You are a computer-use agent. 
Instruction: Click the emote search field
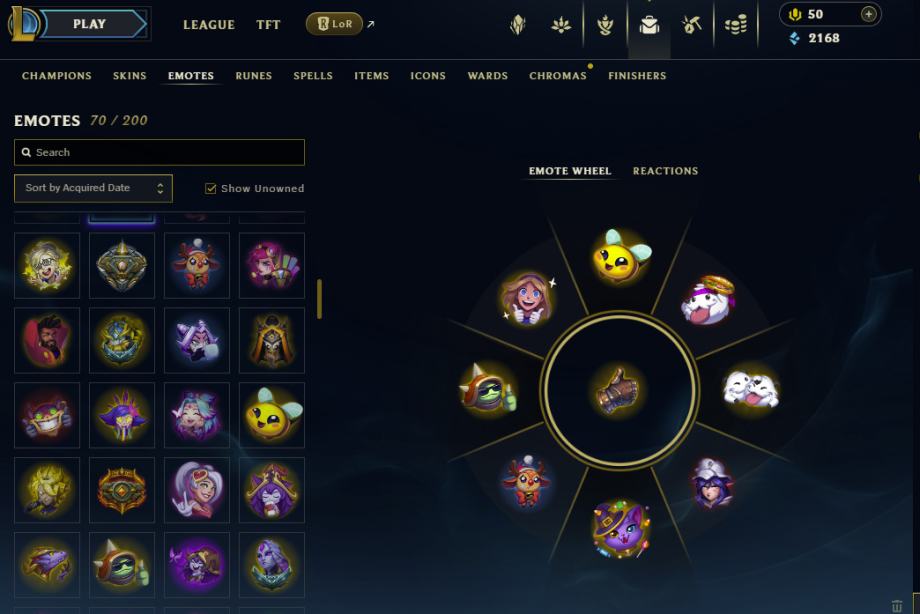coord(160,152)
